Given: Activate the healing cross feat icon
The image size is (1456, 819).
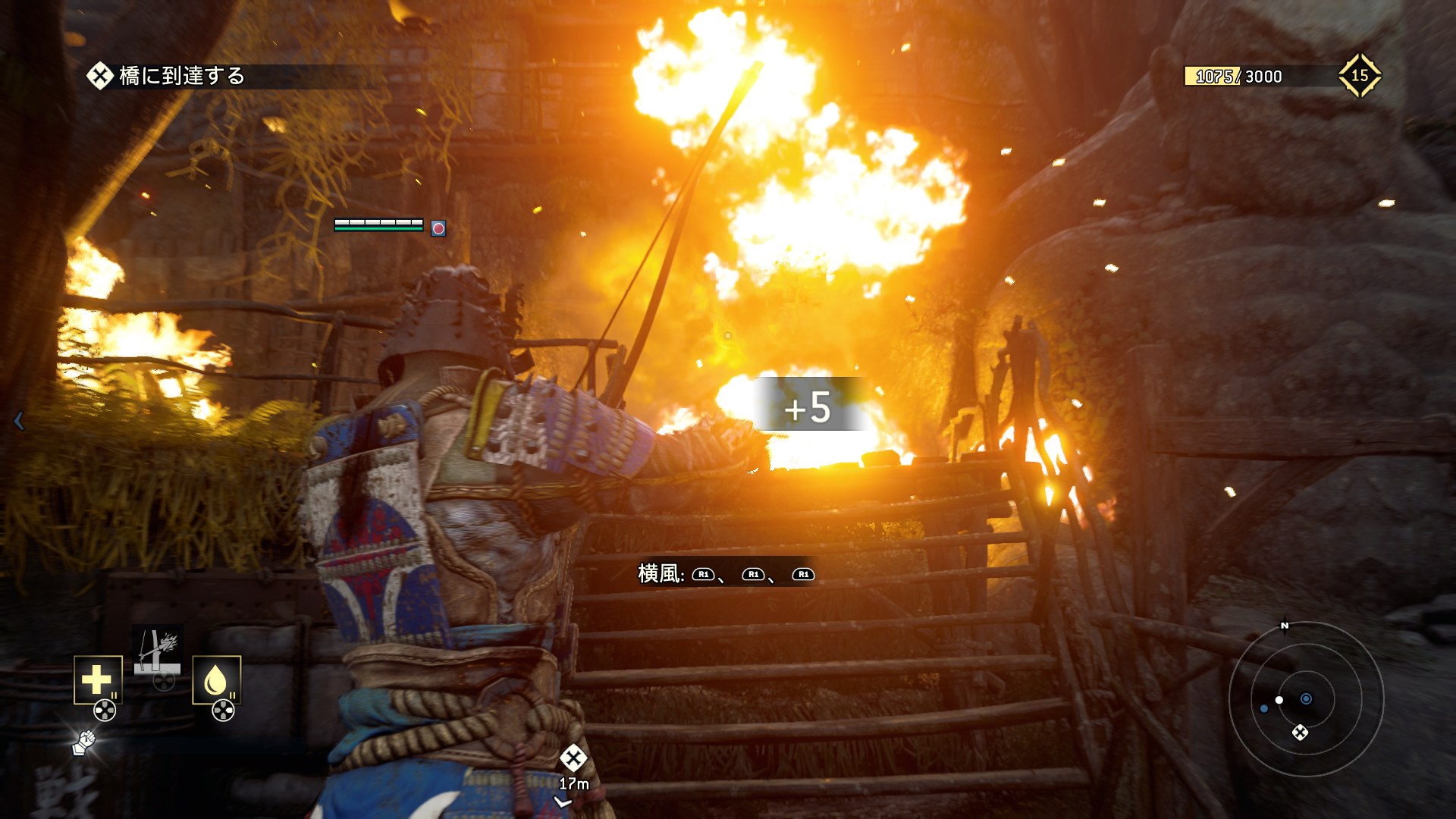Looking at the screenshot, I should [x=98, y=679].
